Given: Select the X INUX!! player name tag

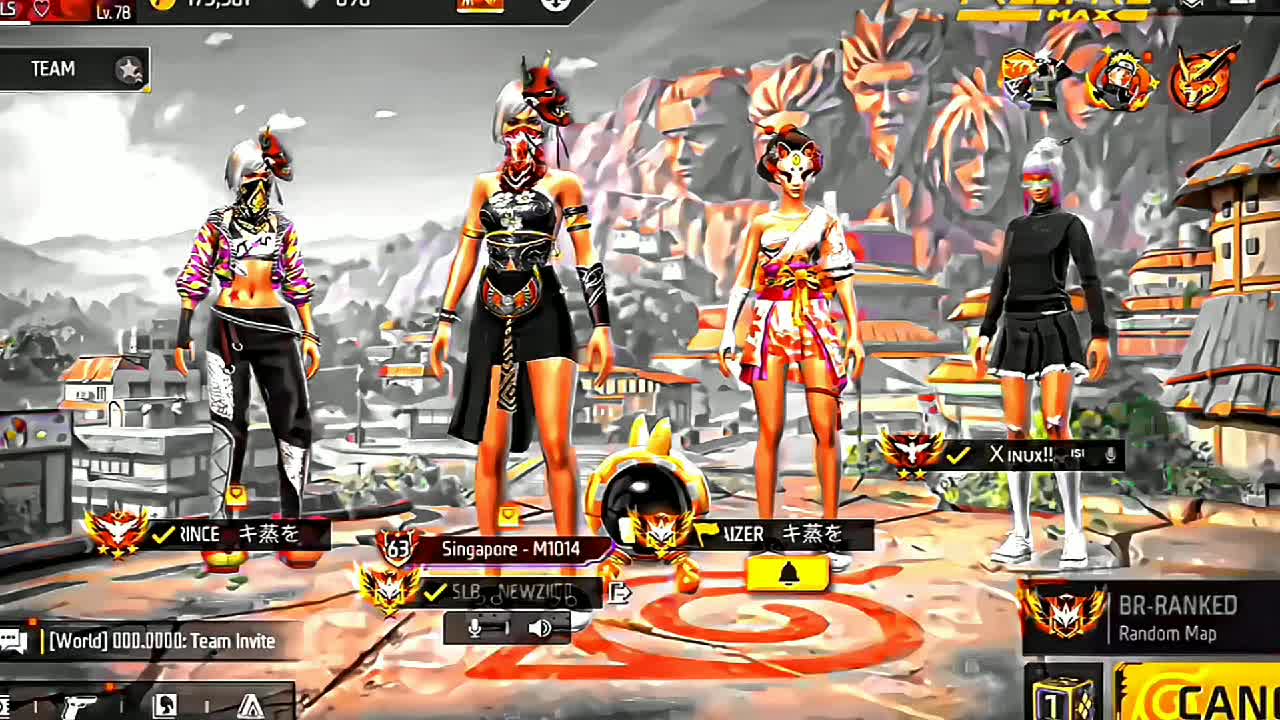Looking at the screenshot, I should coord(1020,455).
